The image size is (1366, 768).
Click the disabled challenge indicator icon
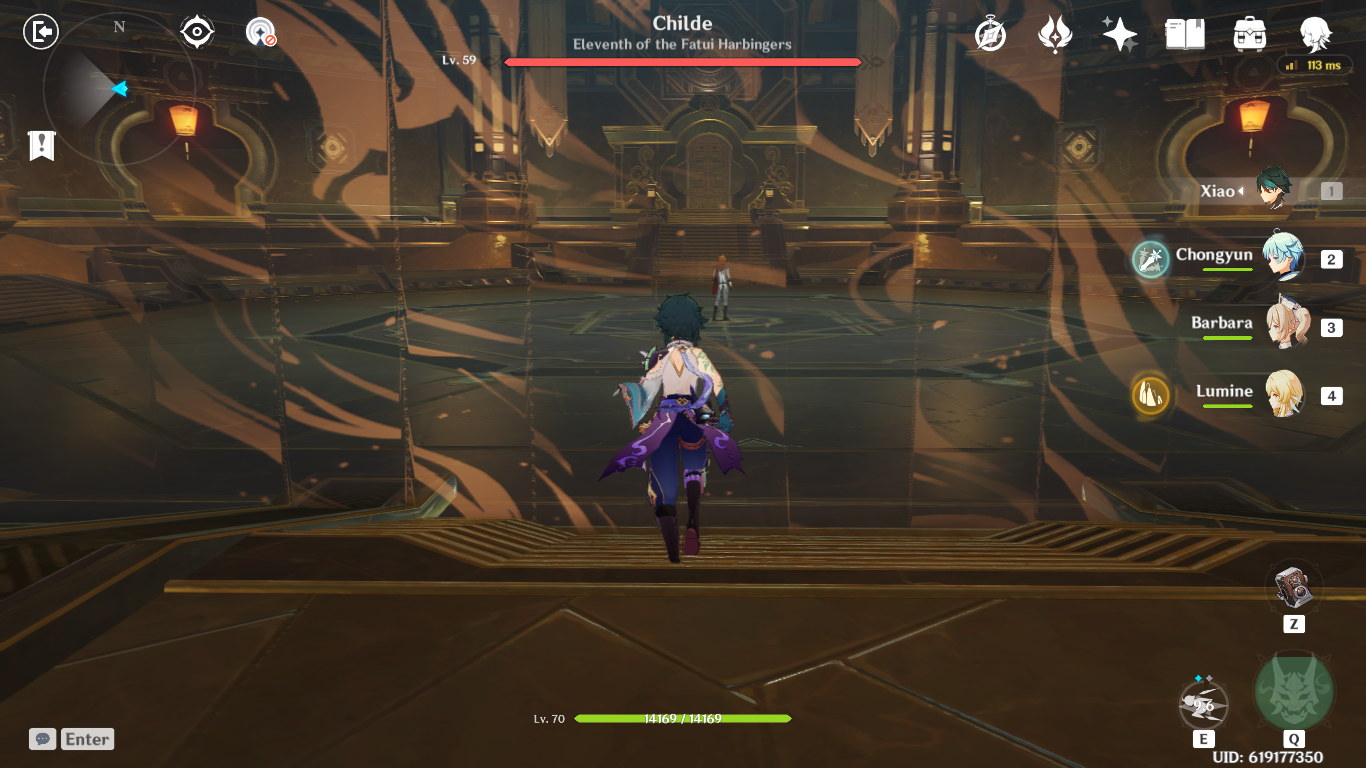(x=258, y=31)
